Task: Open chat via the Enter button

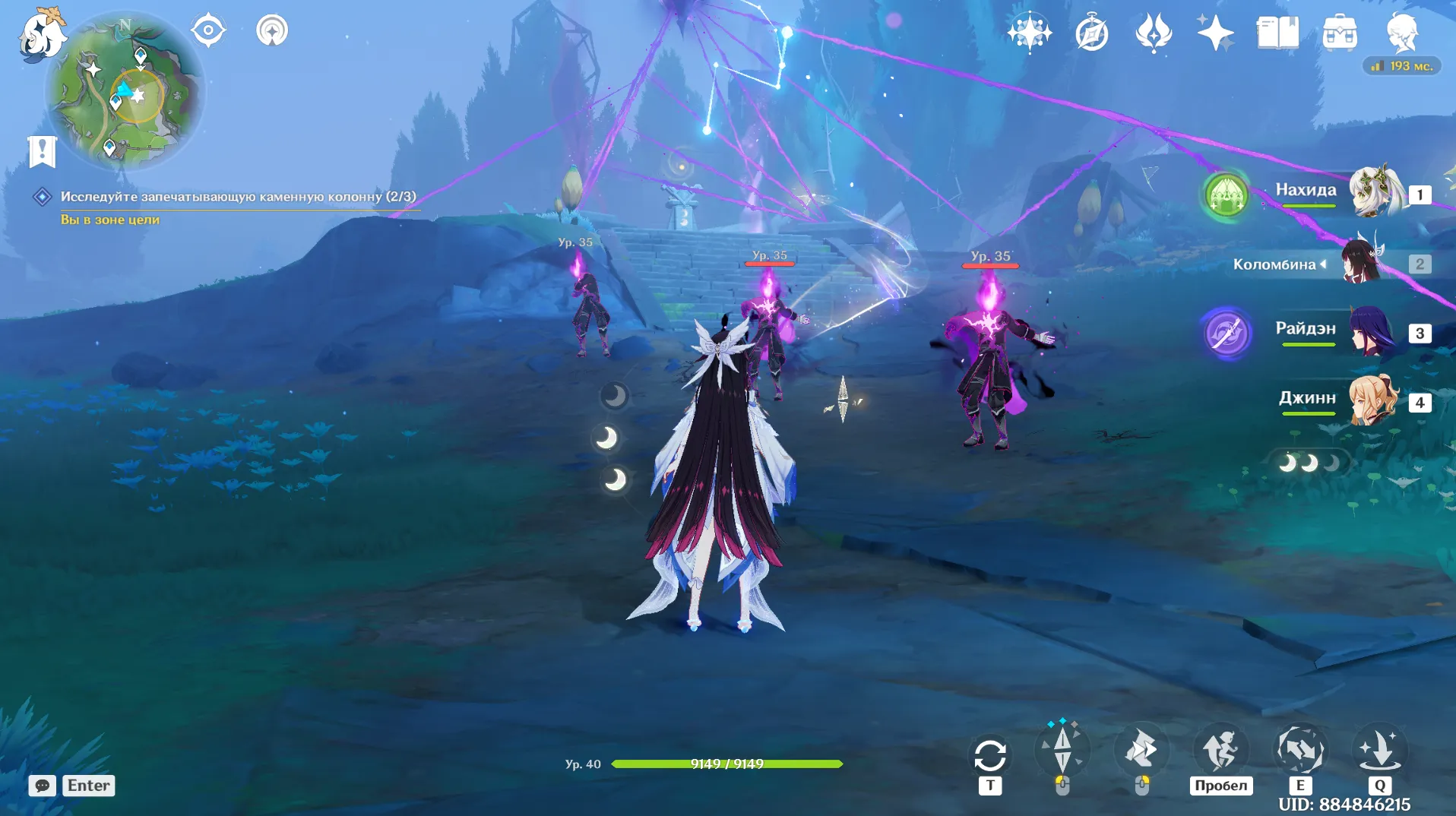Action: pyautogui.click(x=87, y=786)
